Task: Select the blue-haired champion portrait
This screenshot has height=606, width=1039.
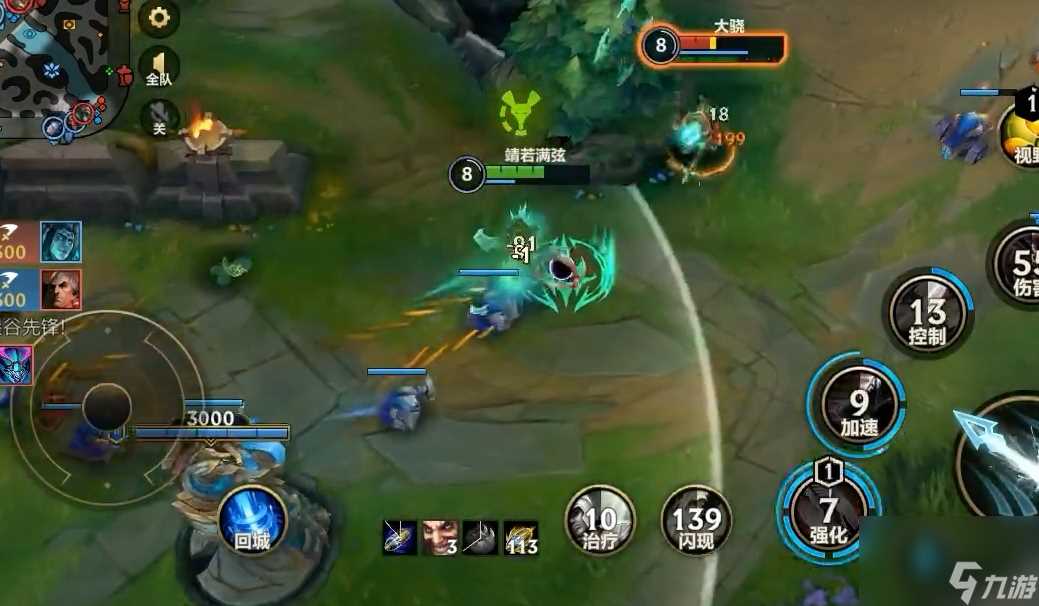Action: (x=61, y=242)
